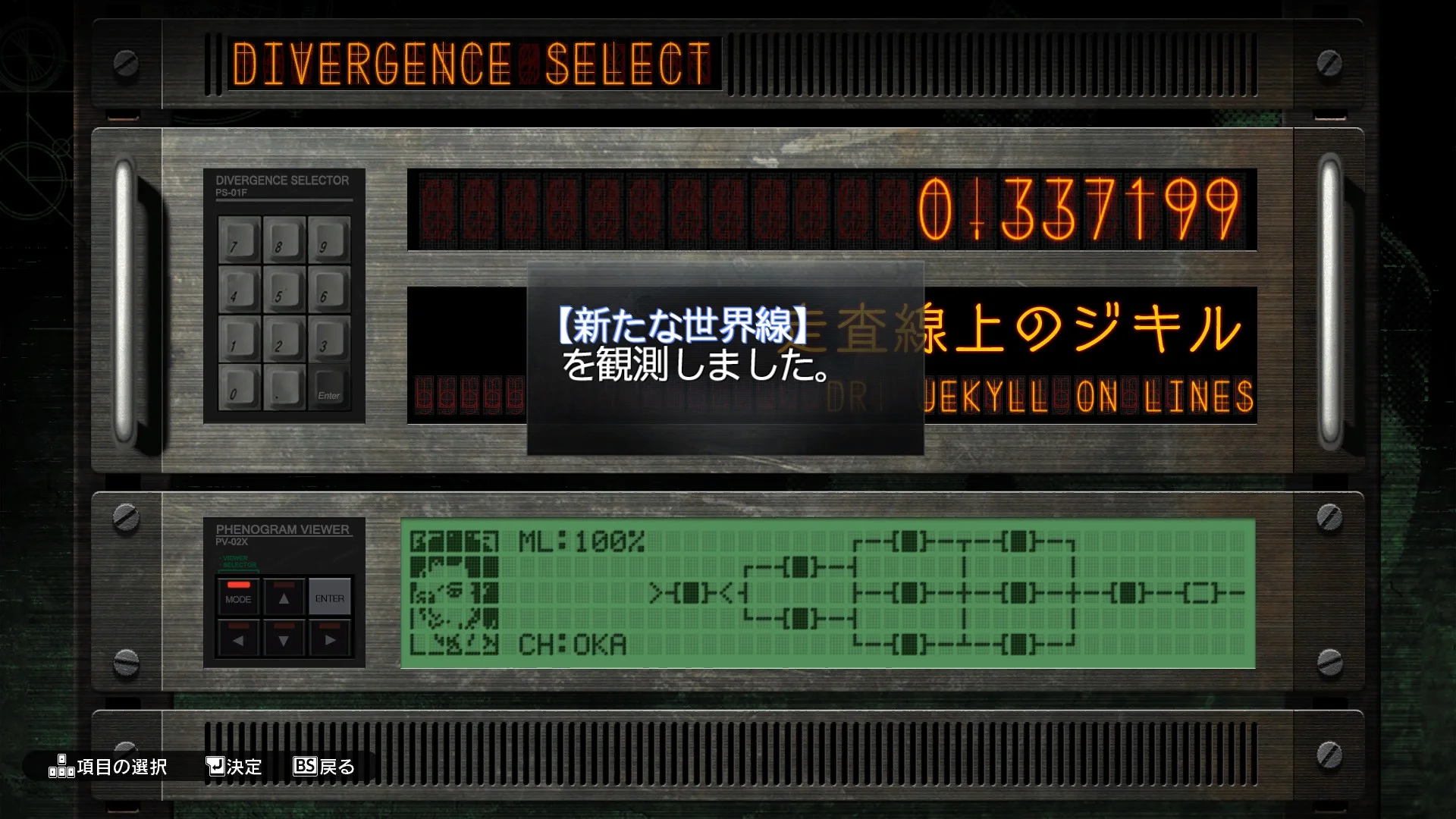Dismiss the new world line observed popup
This screenshot has width=1456, height=819.
(x=725, y=358)
